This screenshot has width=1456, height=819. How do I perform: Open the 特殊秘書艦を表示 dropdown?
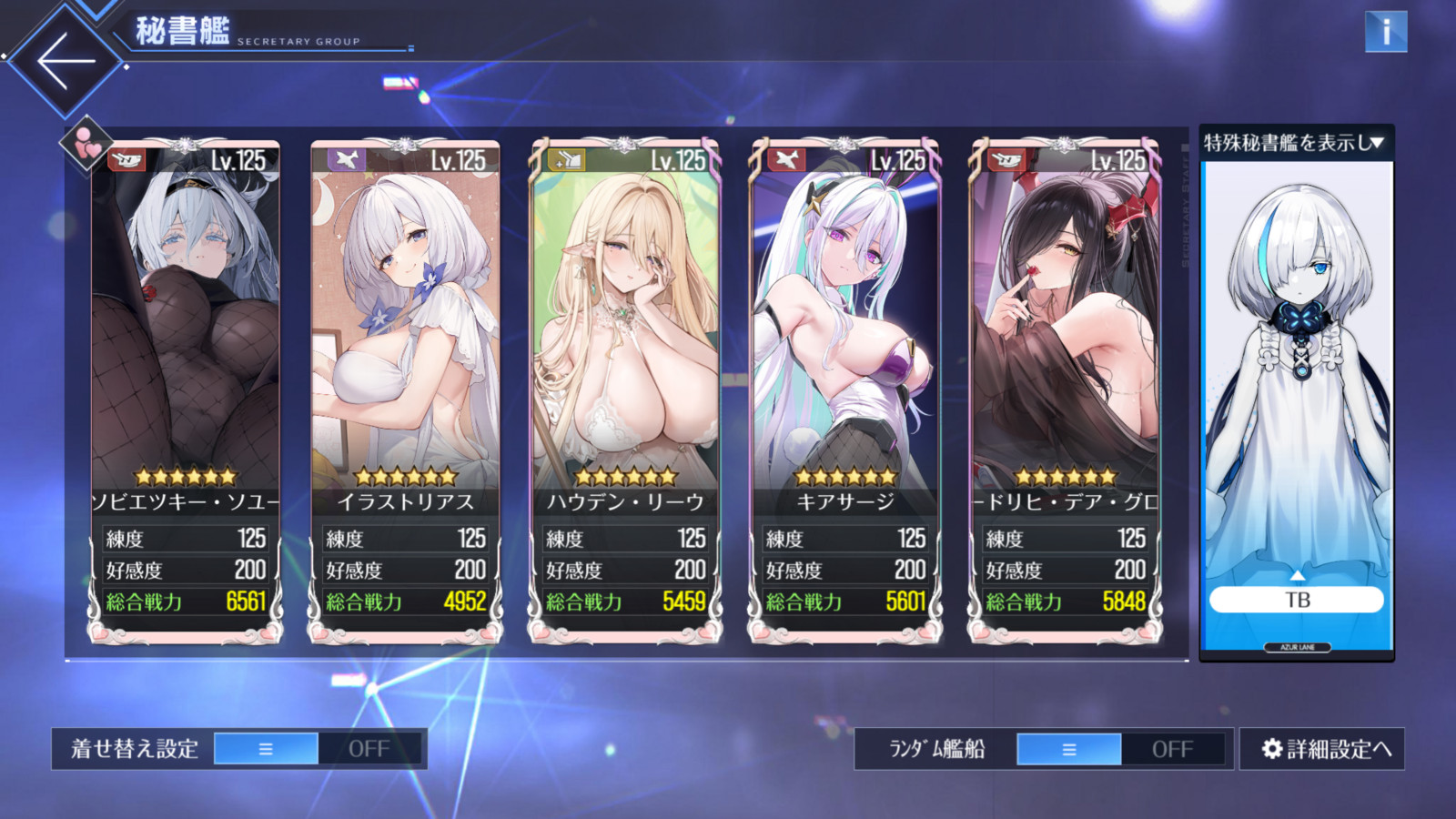pos(1294,143)
